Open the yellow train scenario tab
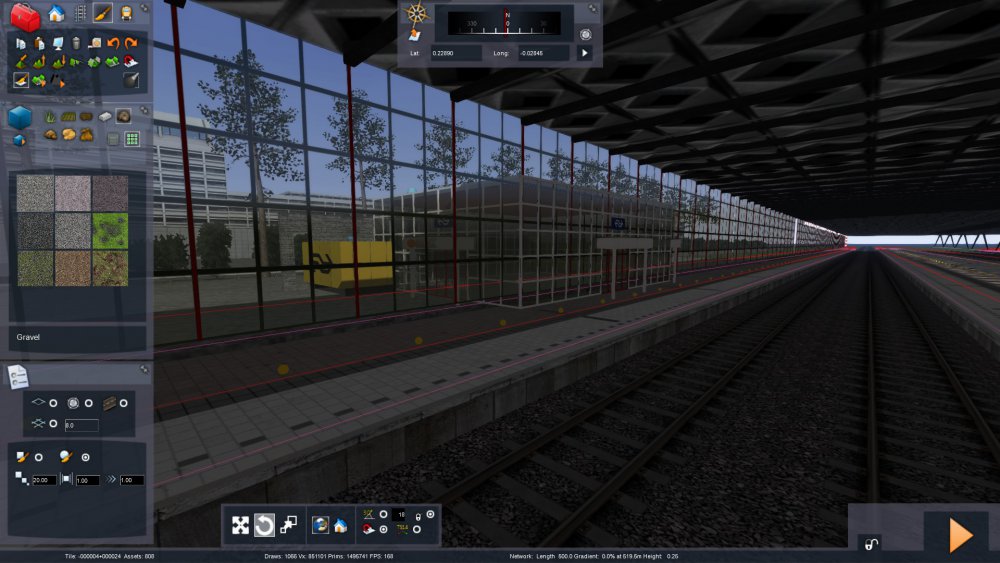 (127, 13)
